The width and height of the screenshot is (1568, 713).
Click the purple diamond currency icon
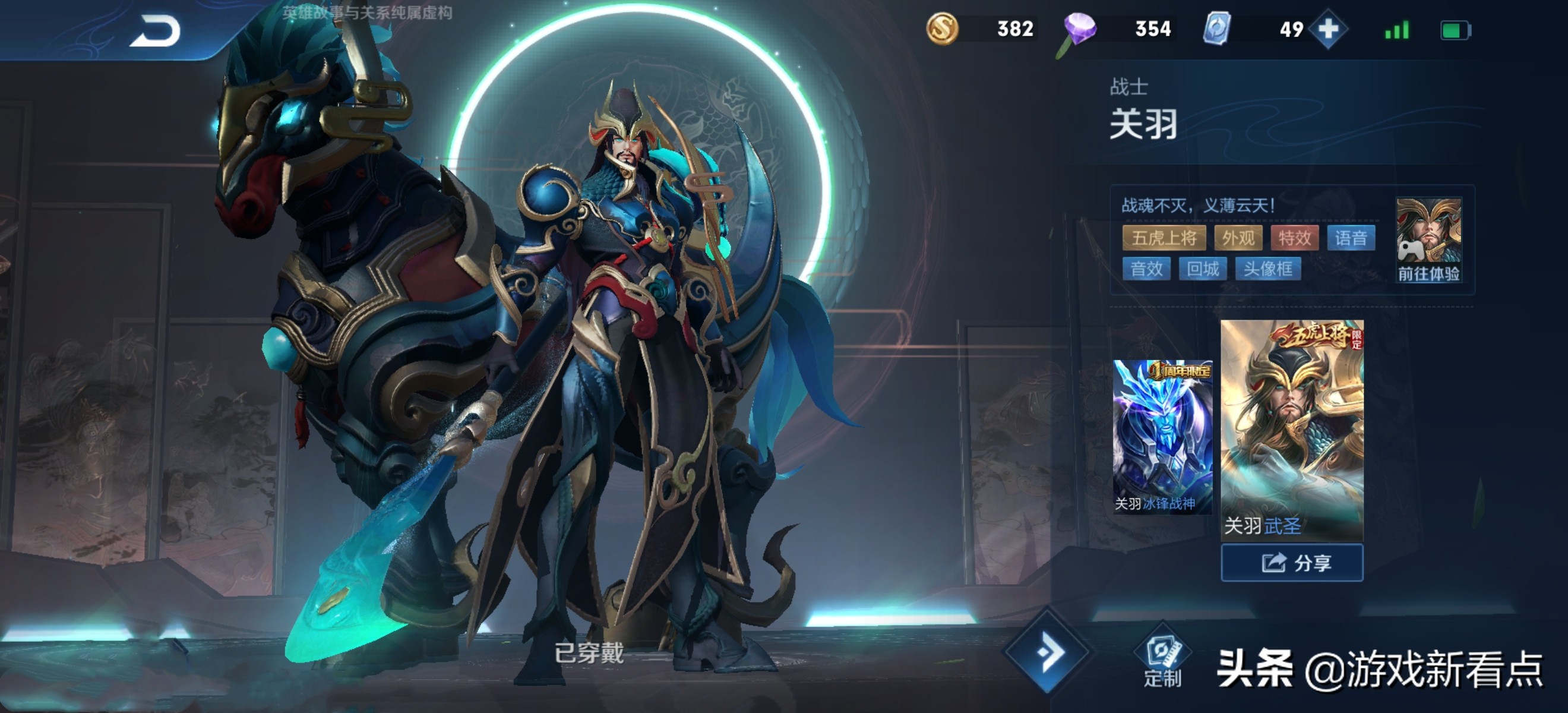(x=1079, y=30)
